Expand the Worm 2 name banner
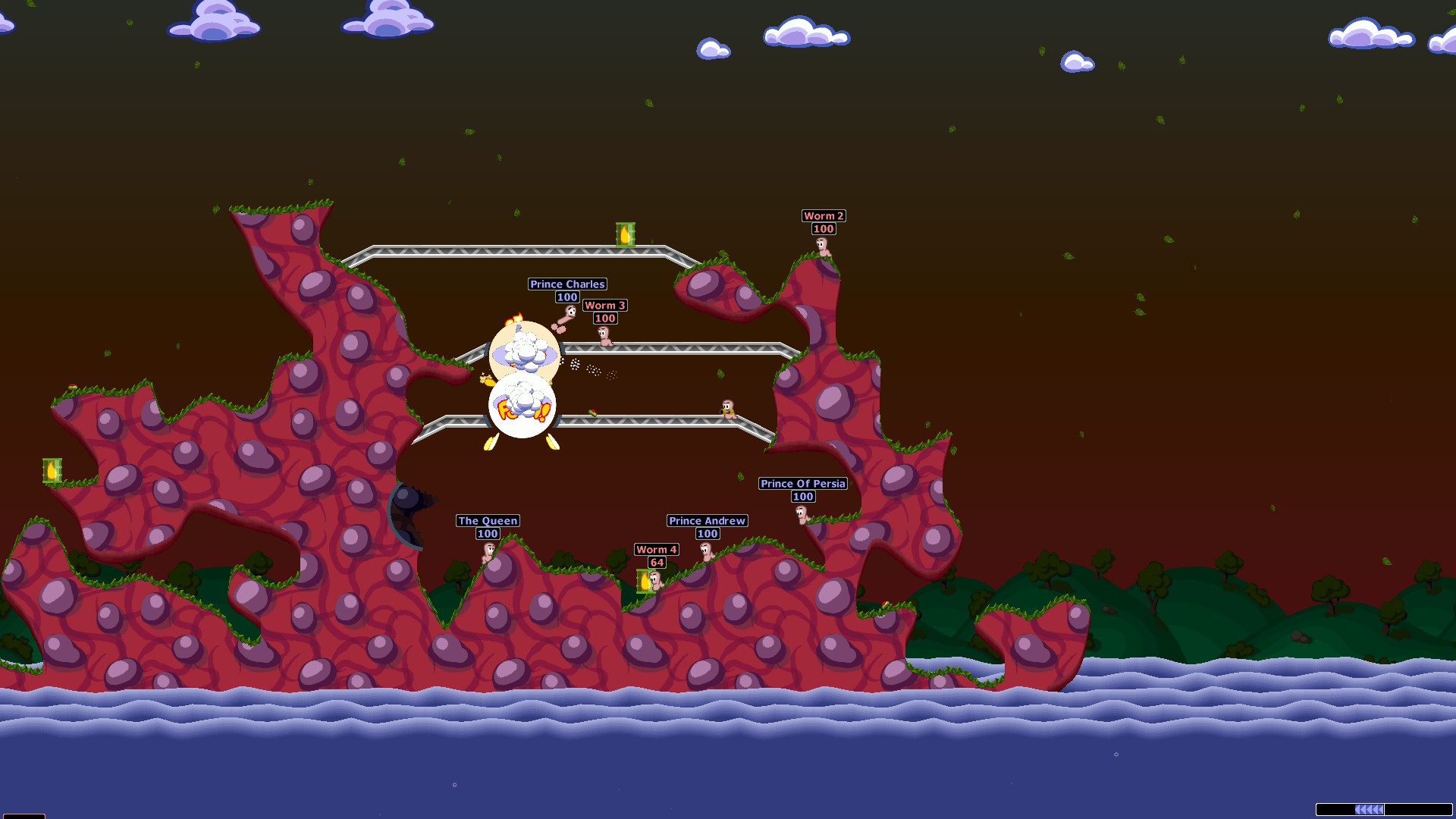The image size is (1456, 819). (823, 216)
